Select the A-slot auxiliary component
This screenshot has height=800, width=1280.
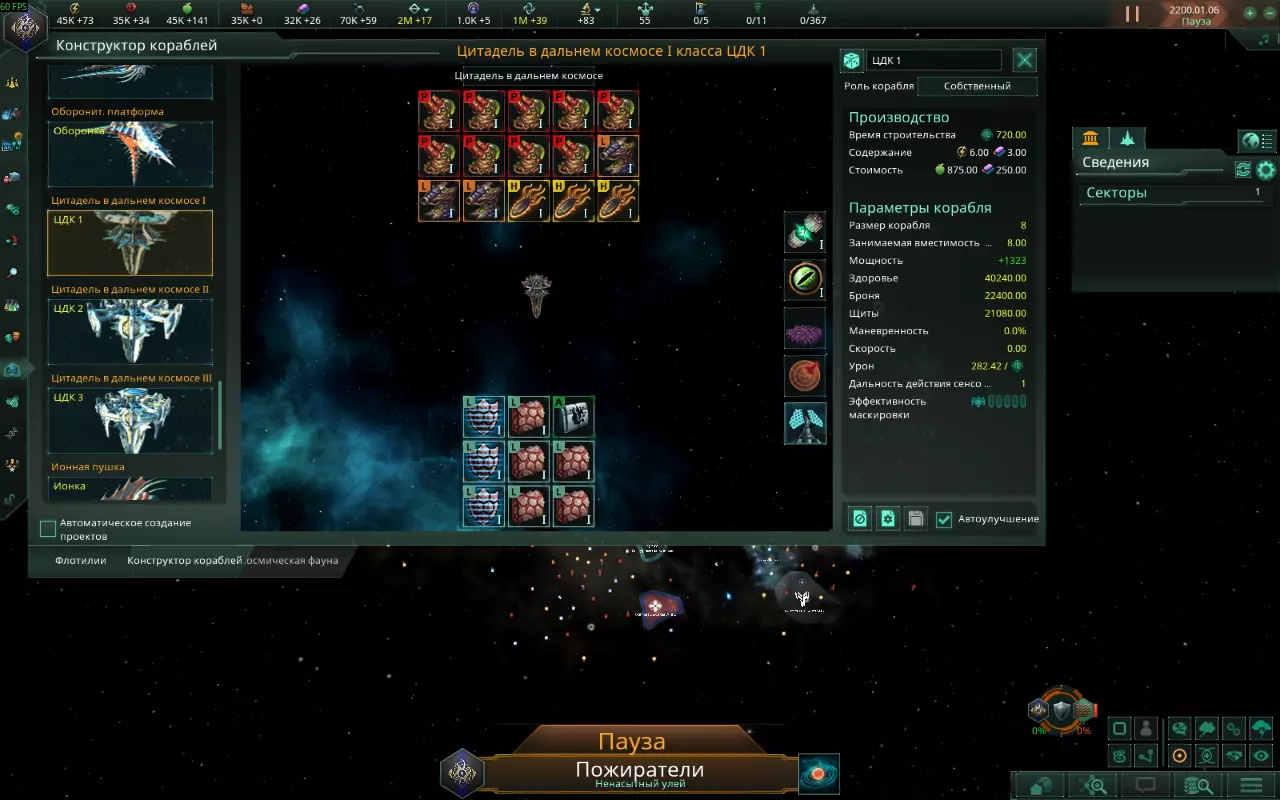[x=574, y=417]
